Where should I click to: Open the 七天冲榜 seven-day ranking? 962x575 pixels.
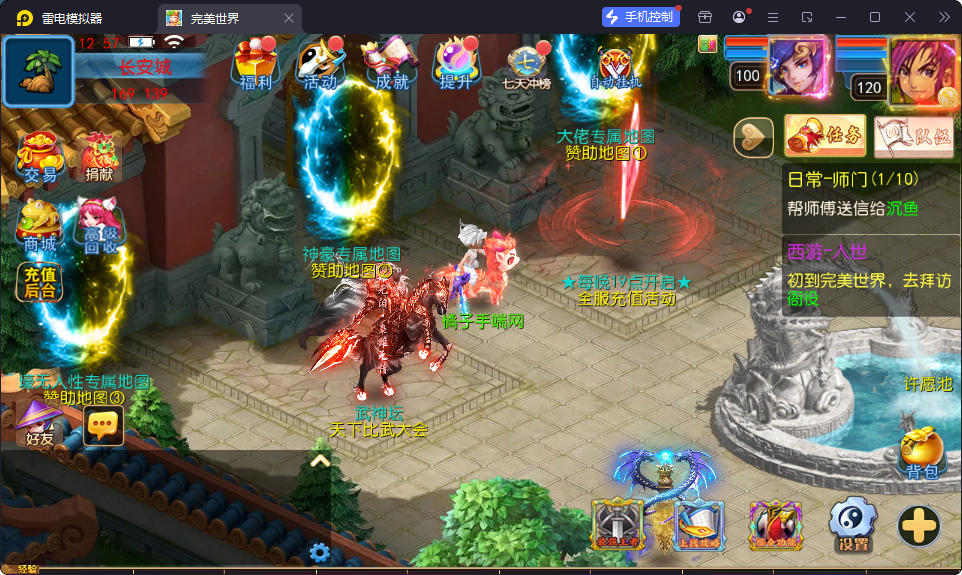point(527,68)
